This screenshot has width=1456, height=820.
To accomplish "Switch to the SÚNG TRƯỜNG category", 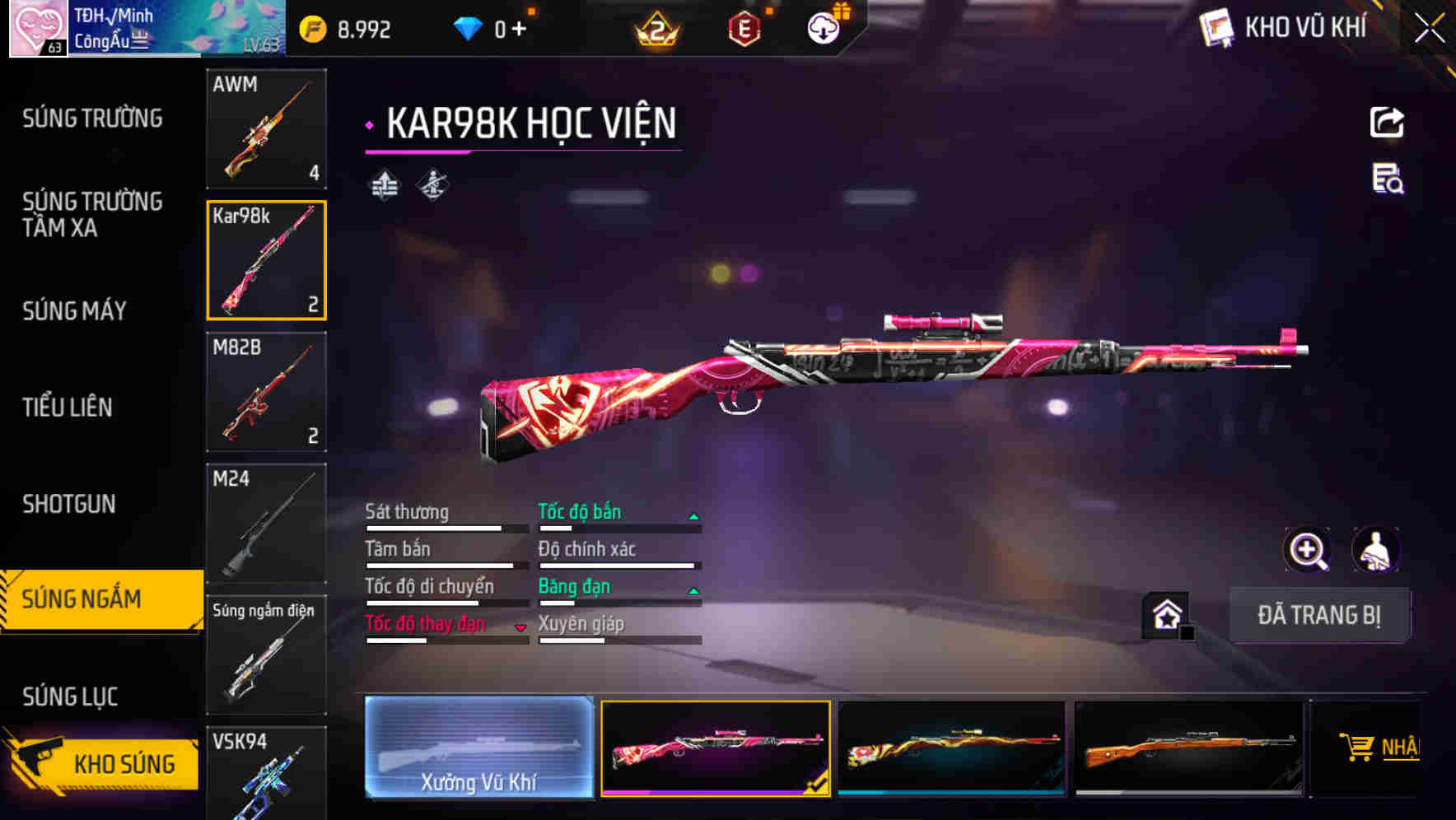I will 92,118.
